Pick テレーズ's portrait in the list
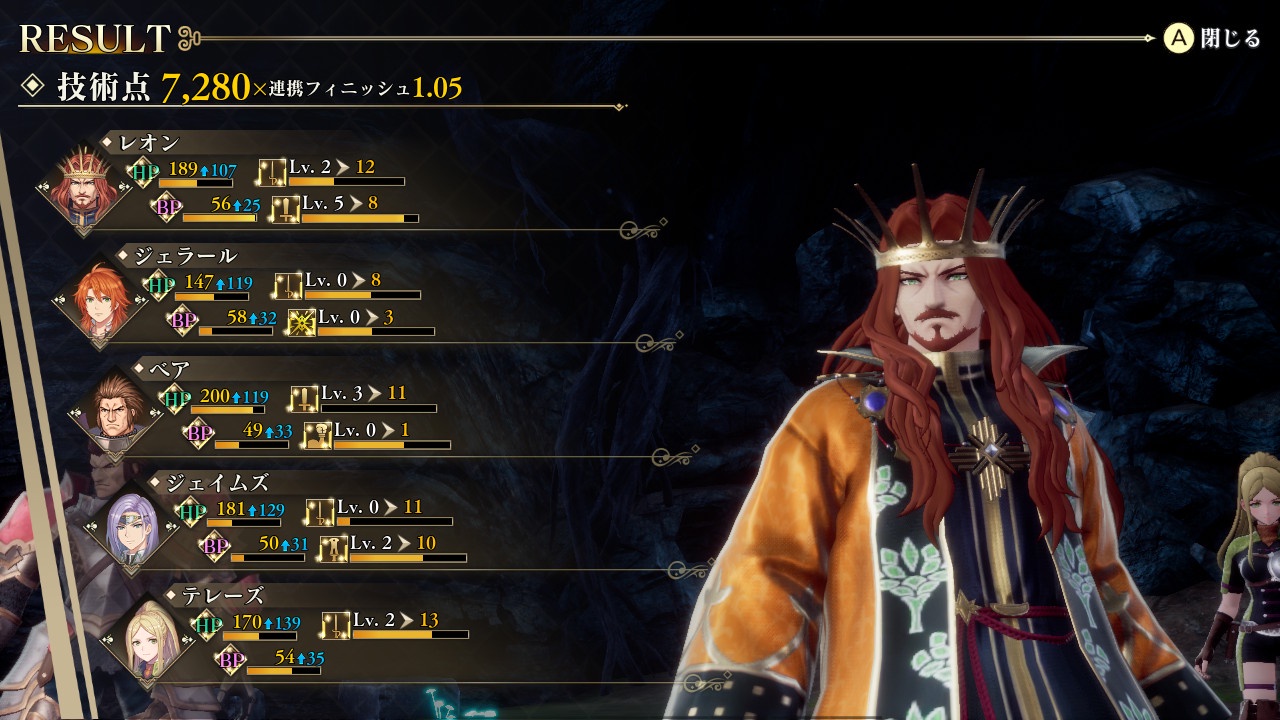Image resolution: width=1280 pixels, height=720 pixels. point(146,637)
